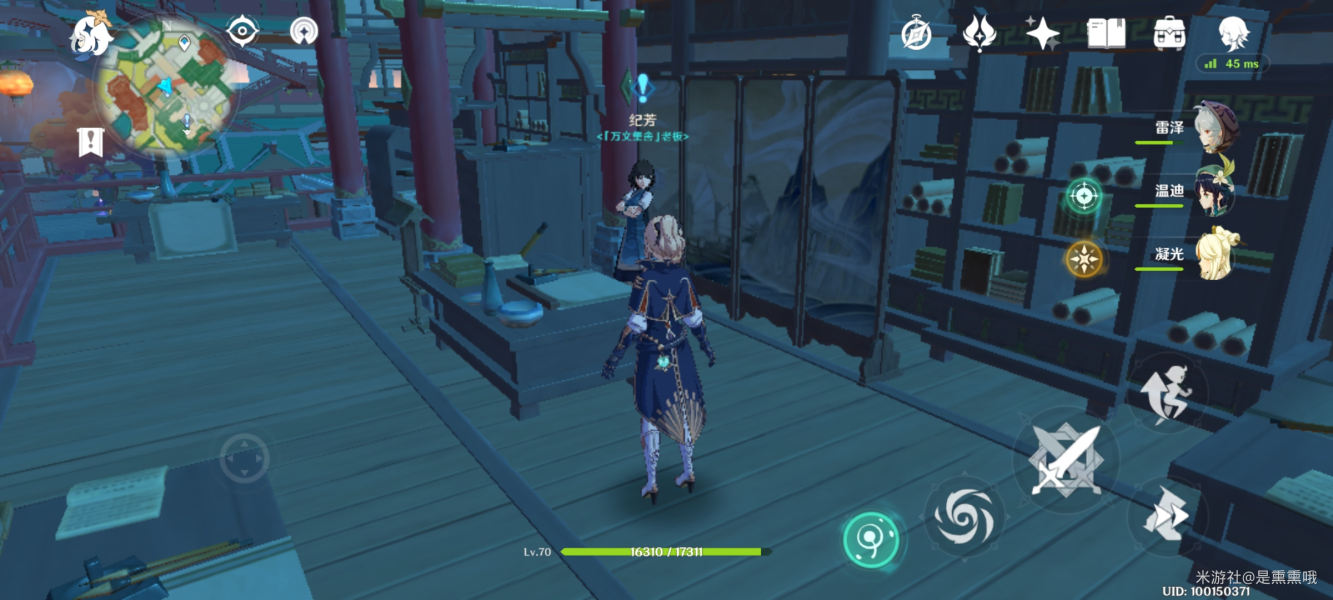Tap the round signal icon beside the minimap
The image size is (1333, 600).
[304, 31]
